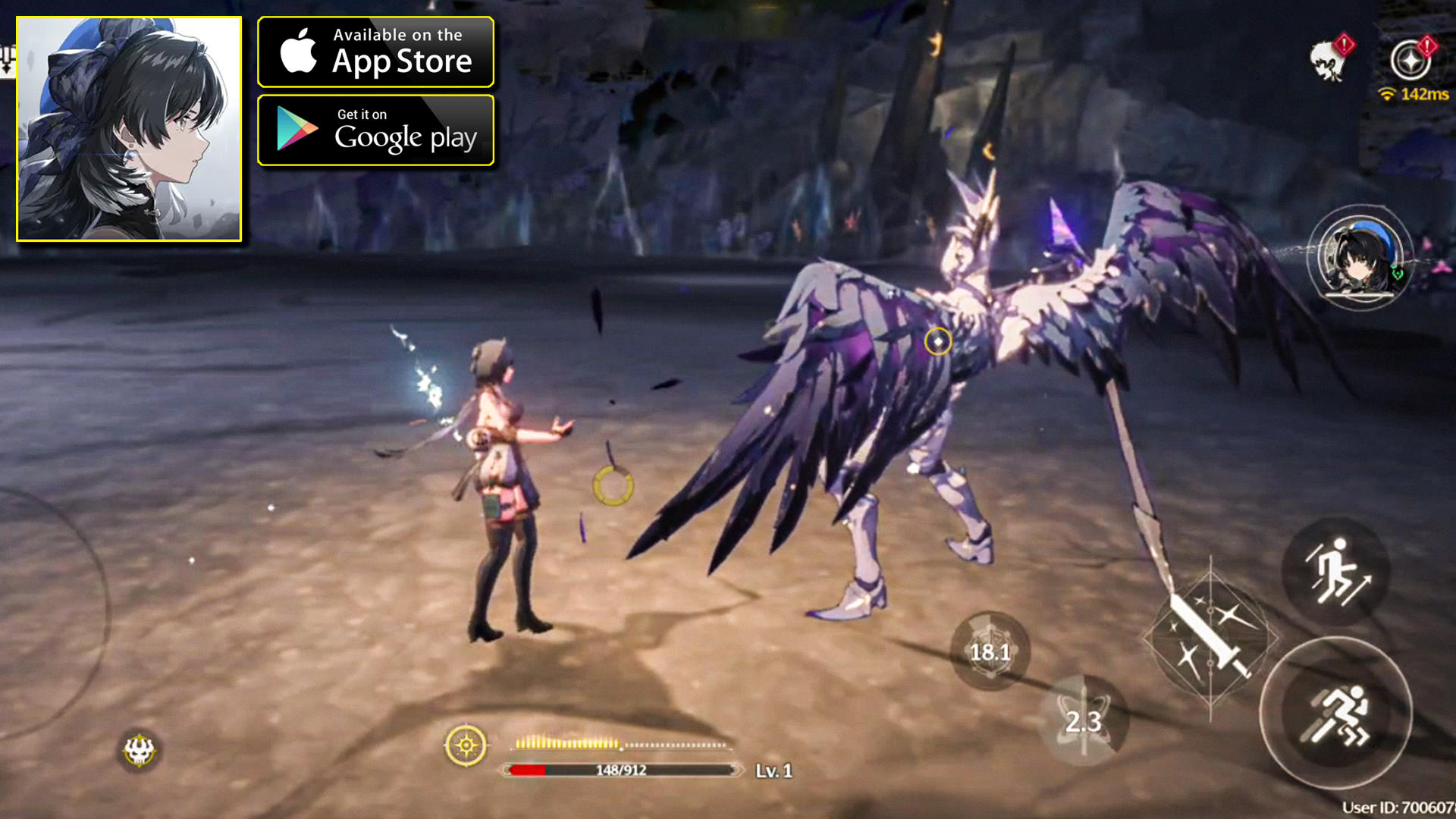Enable auto-run with the sprint icon

pos(1338,716)
